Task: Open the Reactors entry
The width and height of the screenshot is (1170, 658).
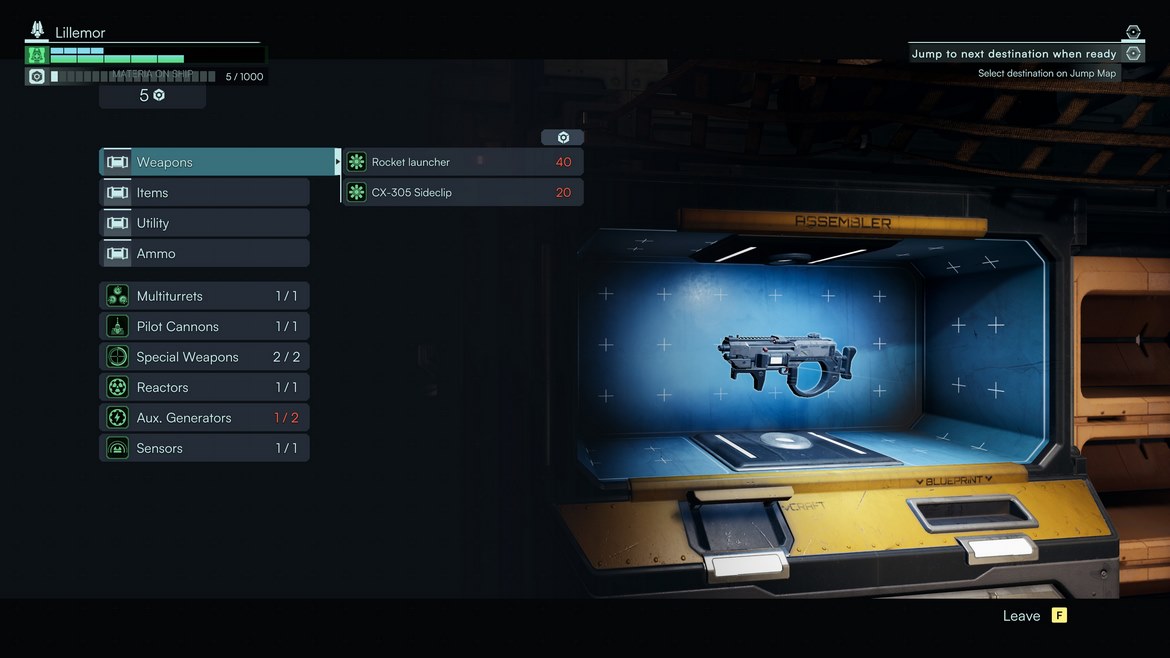Action: pos(205,388)
